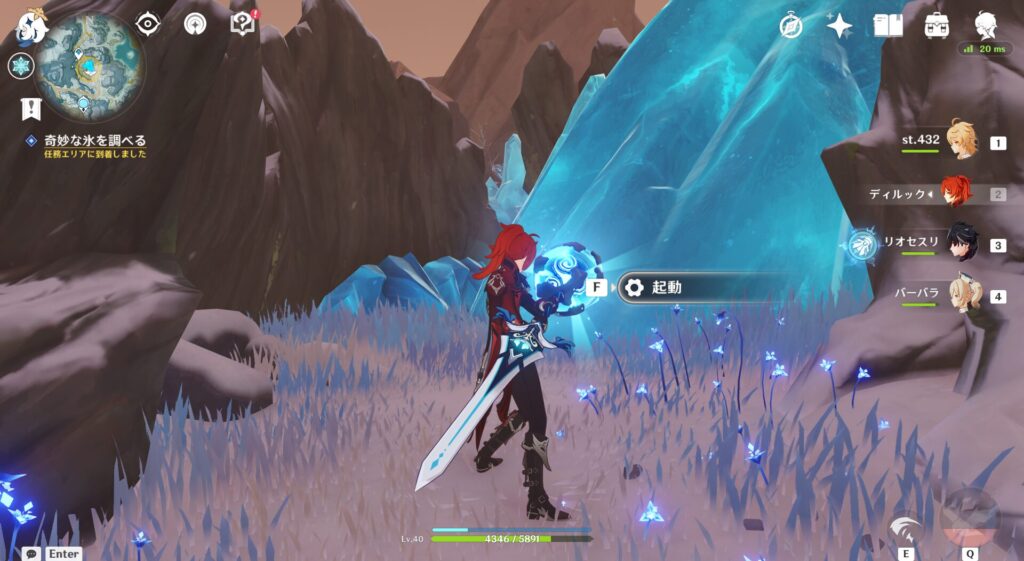Open the character profile head icon
Screen dimensions: 1024x561
click(985, 25)
